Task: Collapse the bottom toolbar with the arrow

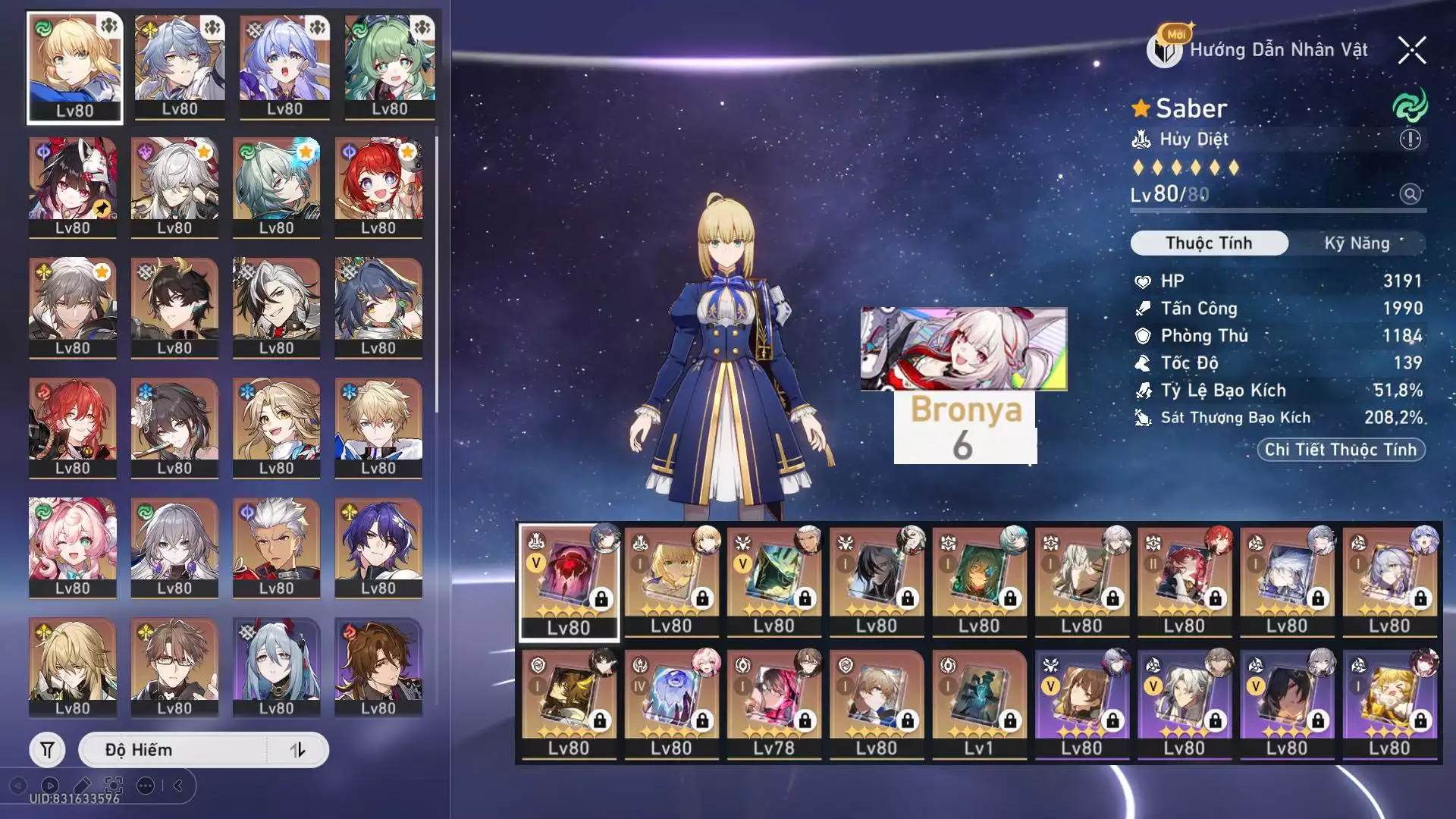Action: point(178,786)
